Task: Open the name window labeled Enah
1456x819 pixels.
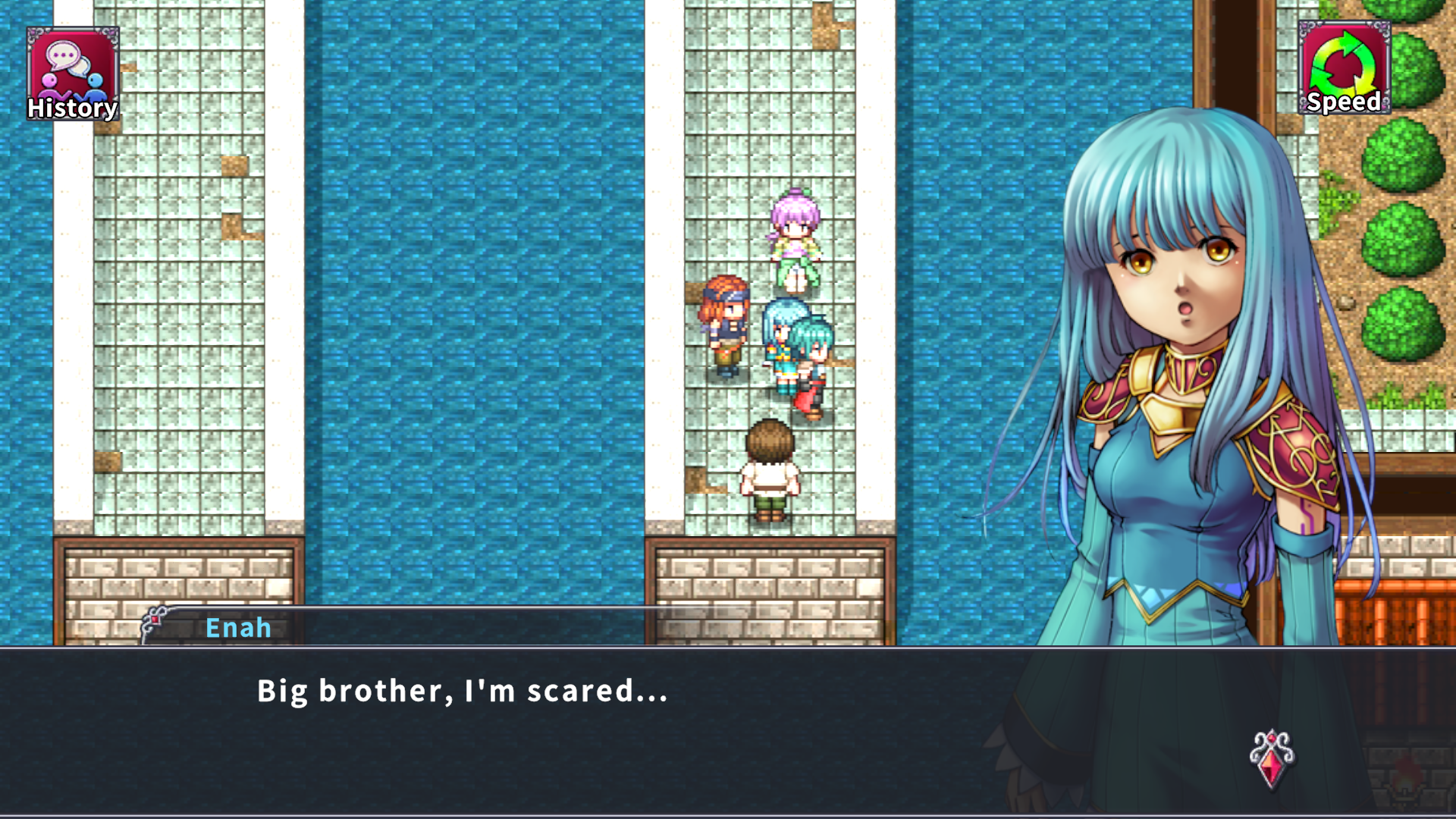Action: [238, 627]
